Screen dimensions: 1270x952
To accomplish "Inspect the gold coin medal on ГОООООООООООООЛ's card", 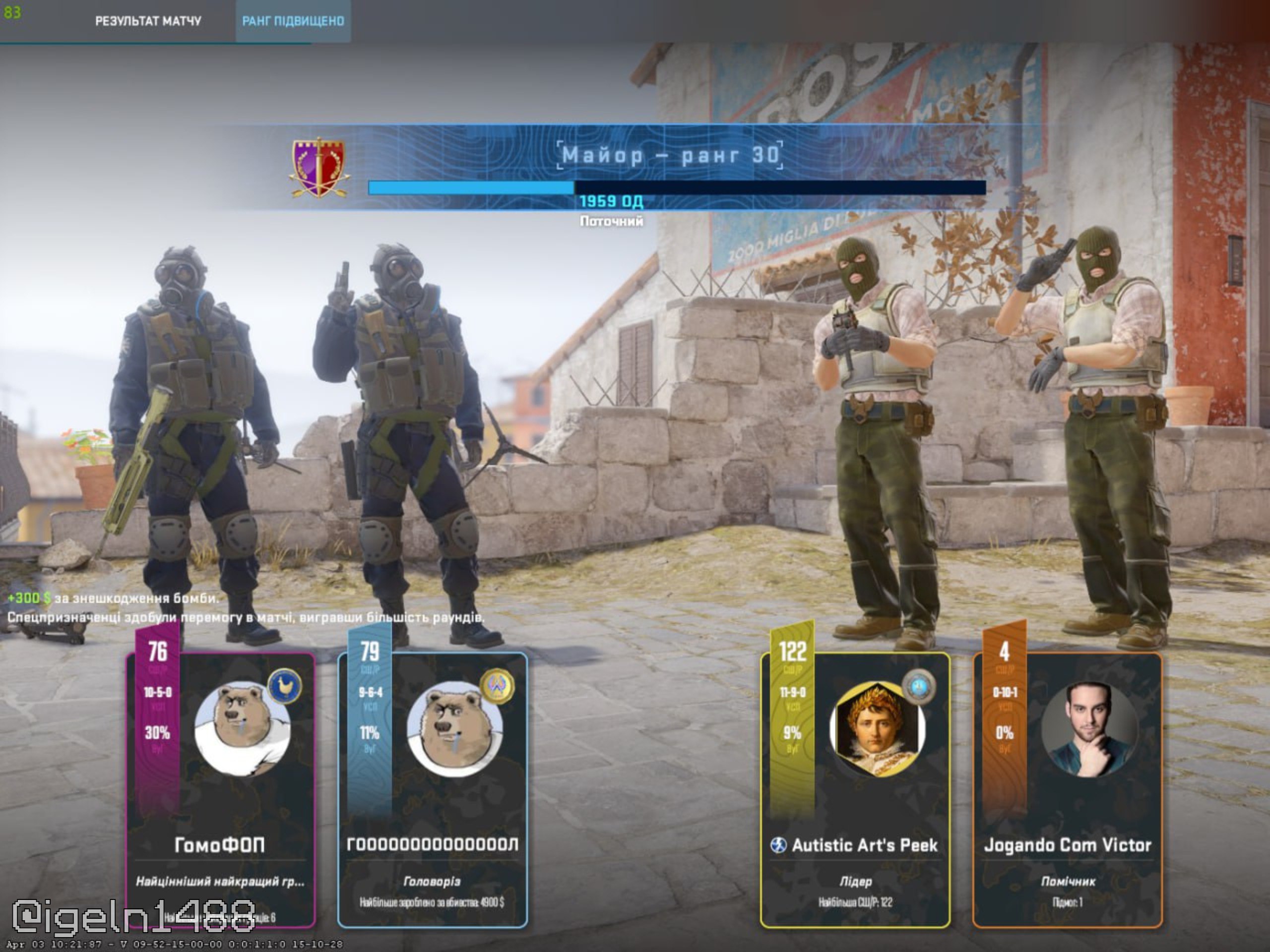I will click(x=497, y=686).
